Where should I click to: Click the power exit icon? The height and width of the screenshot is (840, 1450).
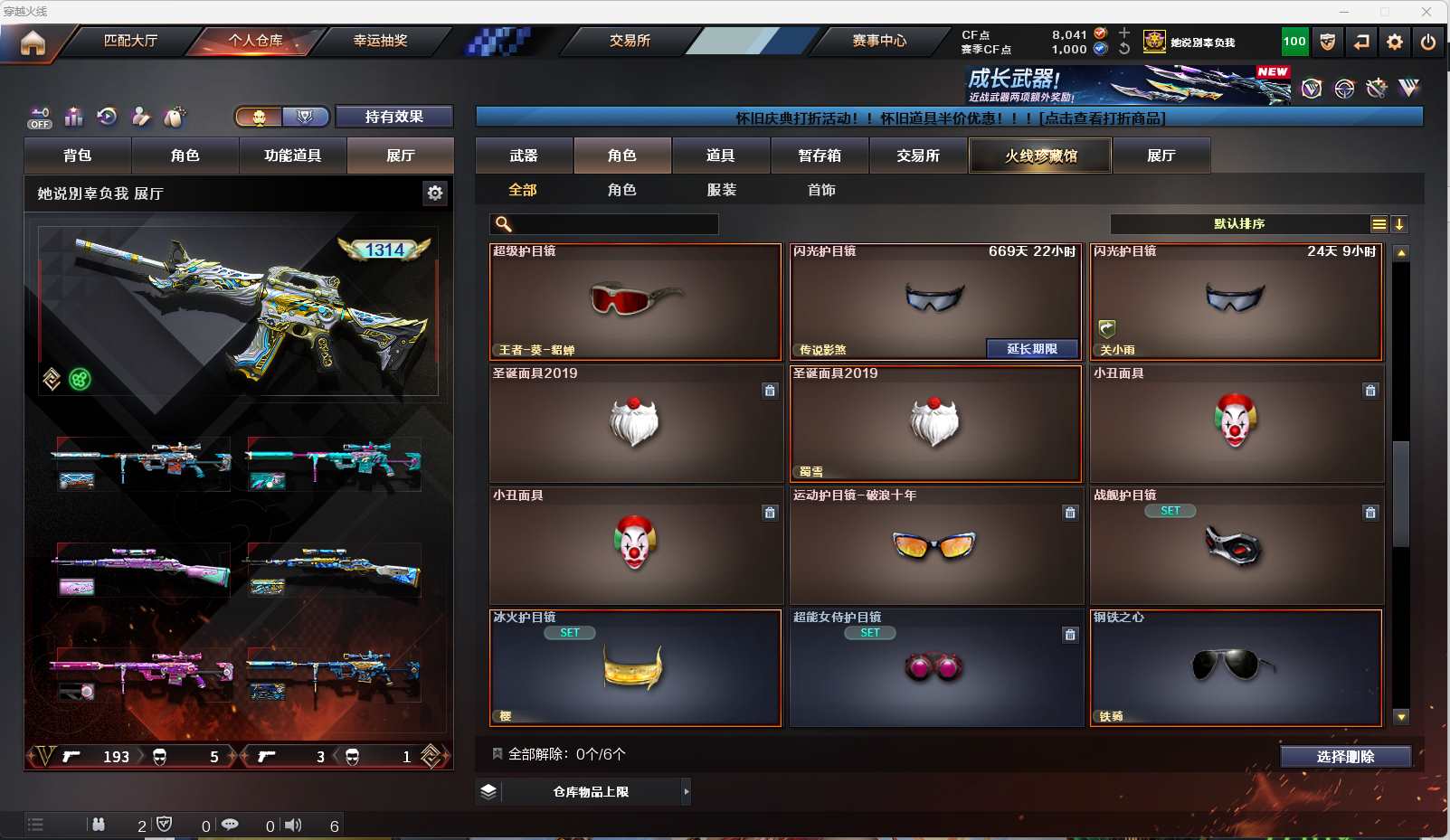[x=1428, y=42]
